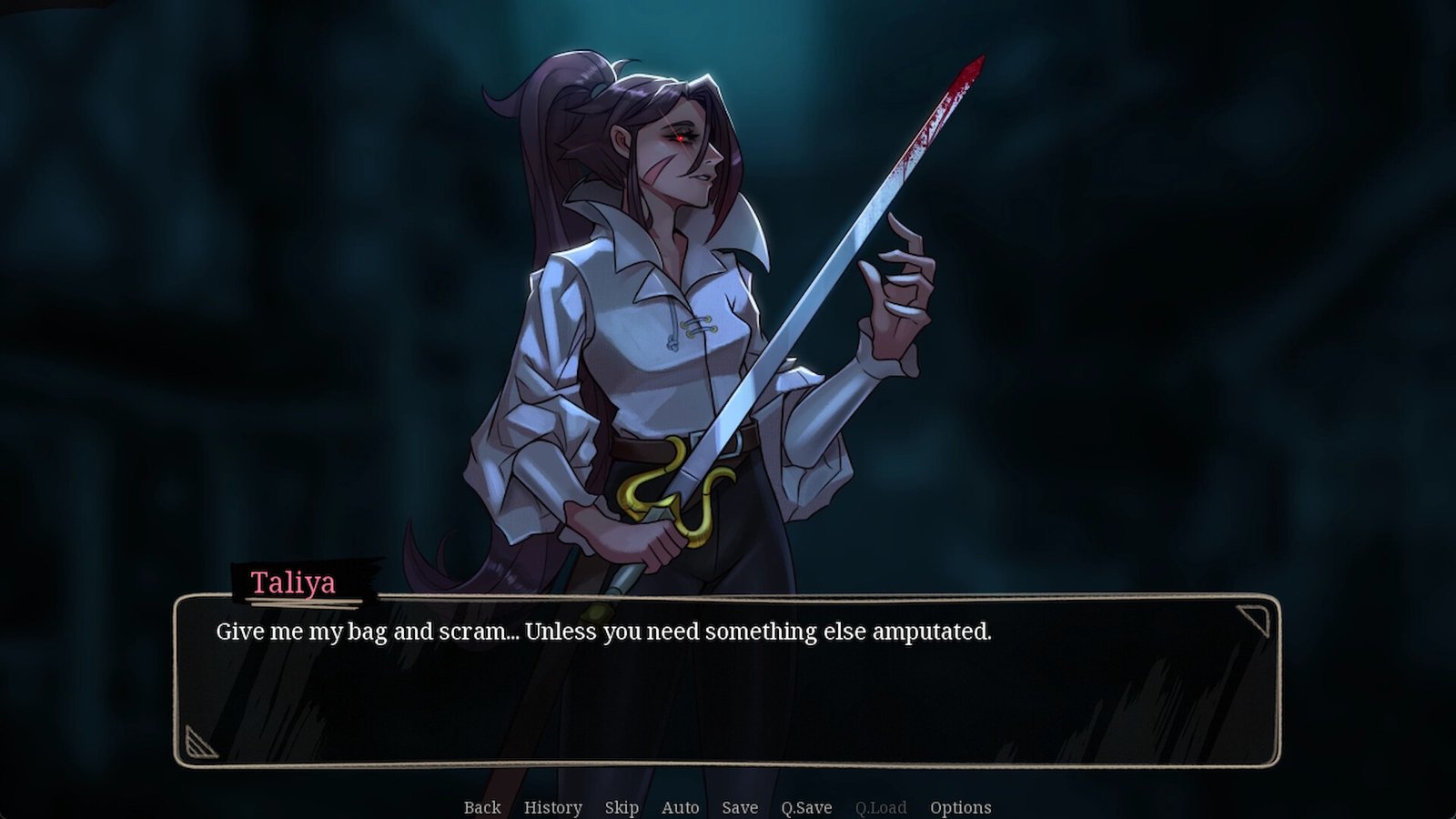Open the Save game screen
This screenshot has width=1456, height=819.
tap(740, 807)
